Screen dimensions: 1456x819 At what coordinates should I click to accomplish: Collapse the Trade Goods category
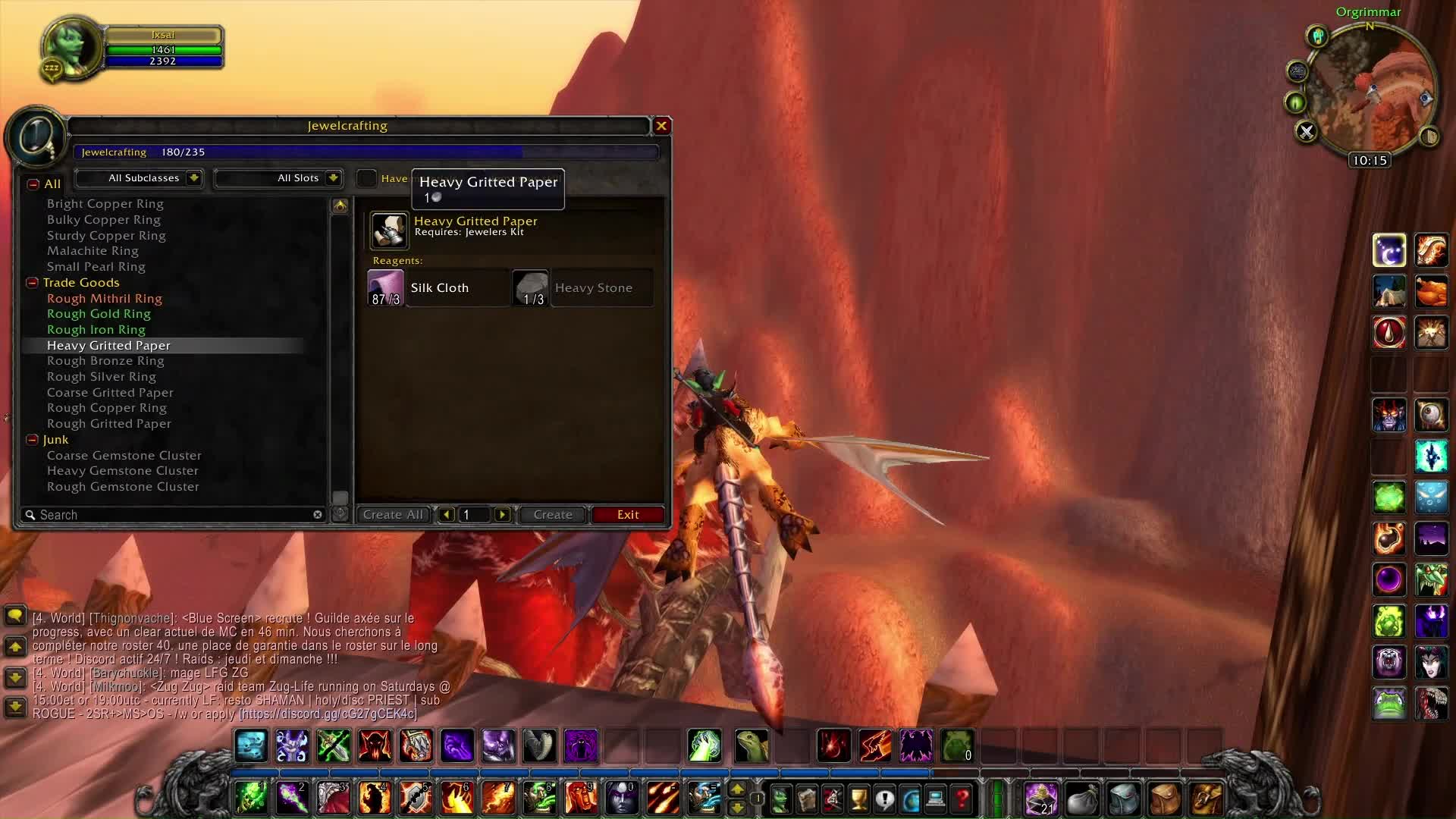(x=33, y=283)
